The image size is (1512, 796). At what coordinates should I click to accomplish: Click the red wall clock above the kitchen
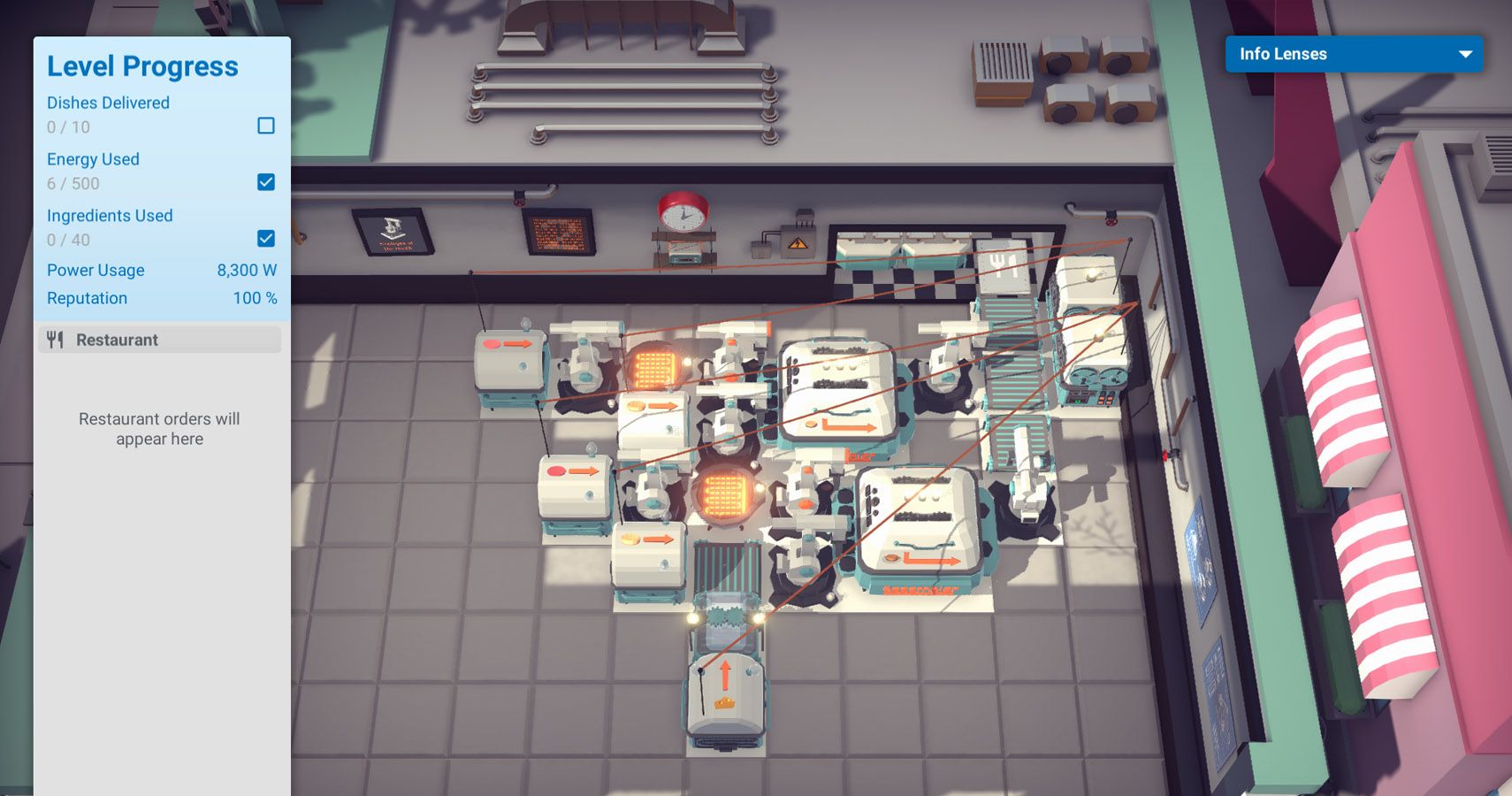tap(683, 212)
